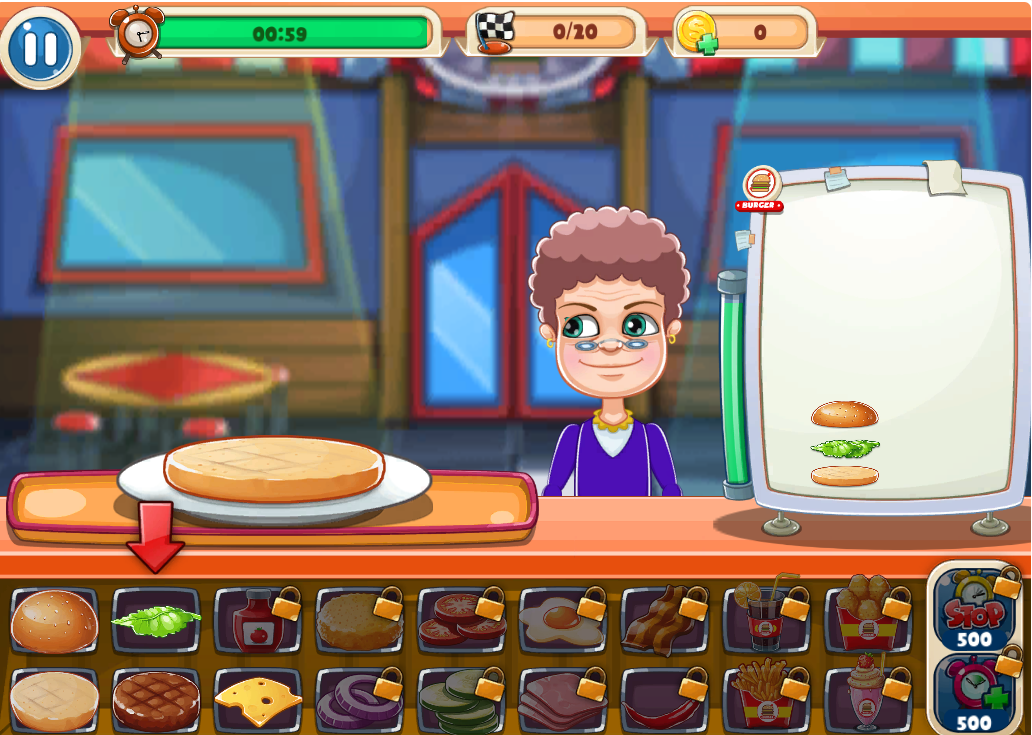Click the locked fried egg slot
This screenshot has width=1032, height=735.
(562, 621)
